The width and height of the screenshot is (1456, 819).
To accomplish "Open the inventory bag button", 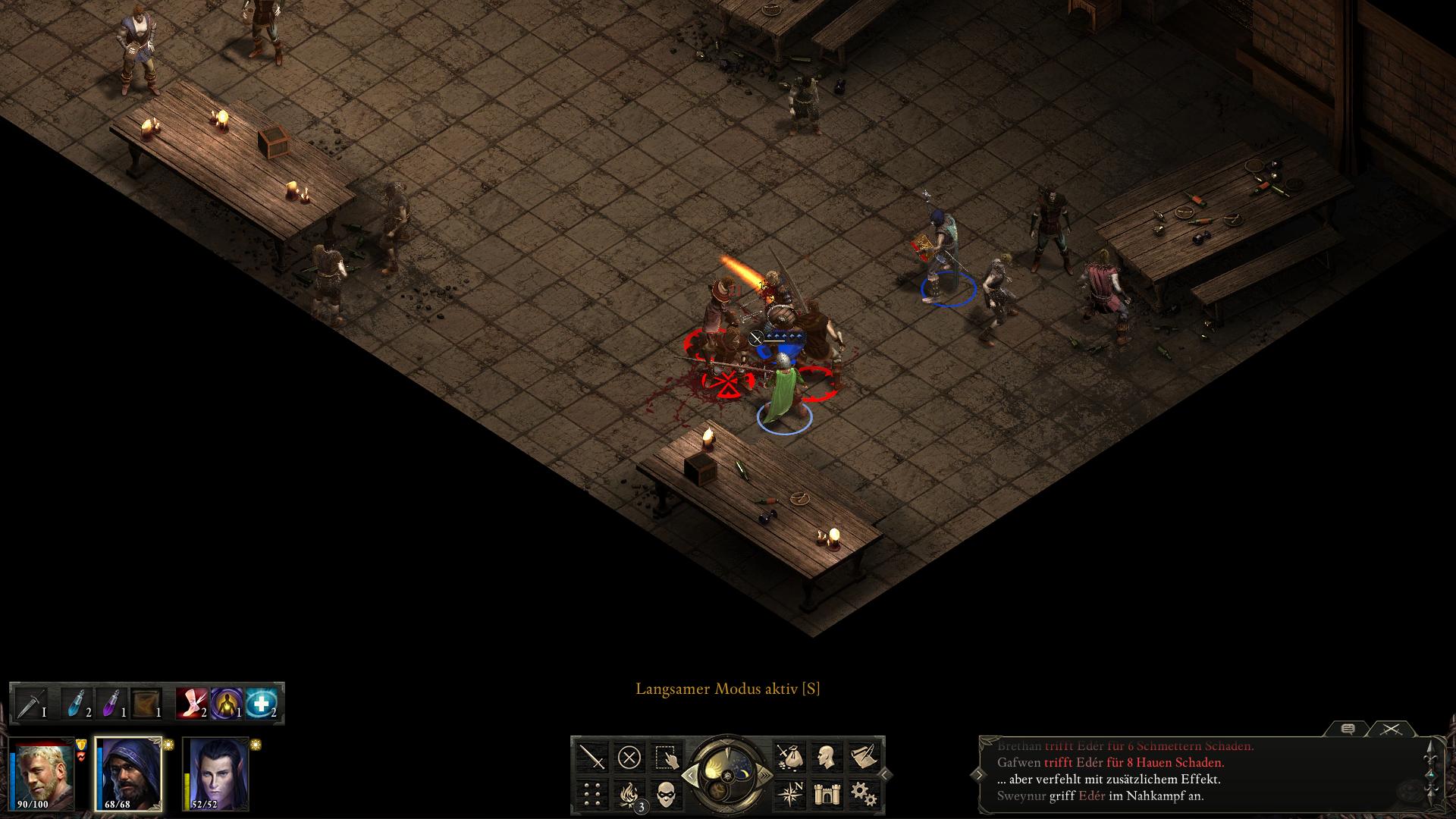I will pyautogui.click(x=789, y=757).
